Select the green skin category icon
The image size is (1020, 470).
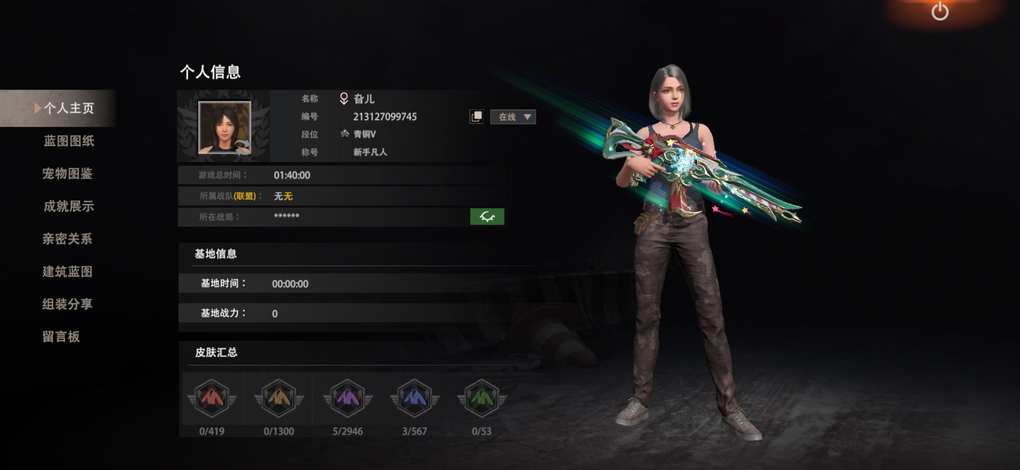click(x=481, y=398)
